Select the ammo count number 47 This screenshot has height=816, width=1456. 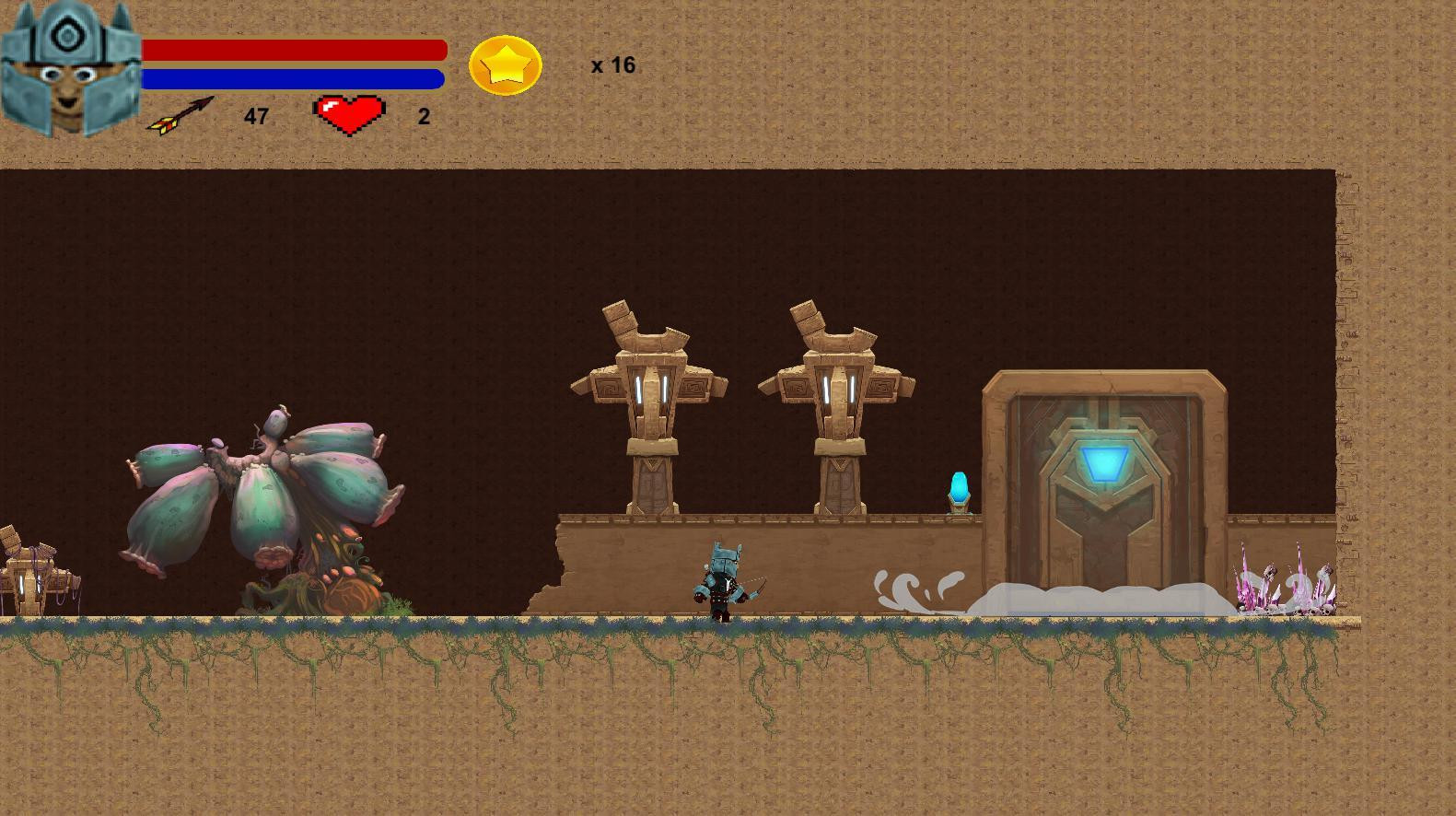(x=256, y=116)
